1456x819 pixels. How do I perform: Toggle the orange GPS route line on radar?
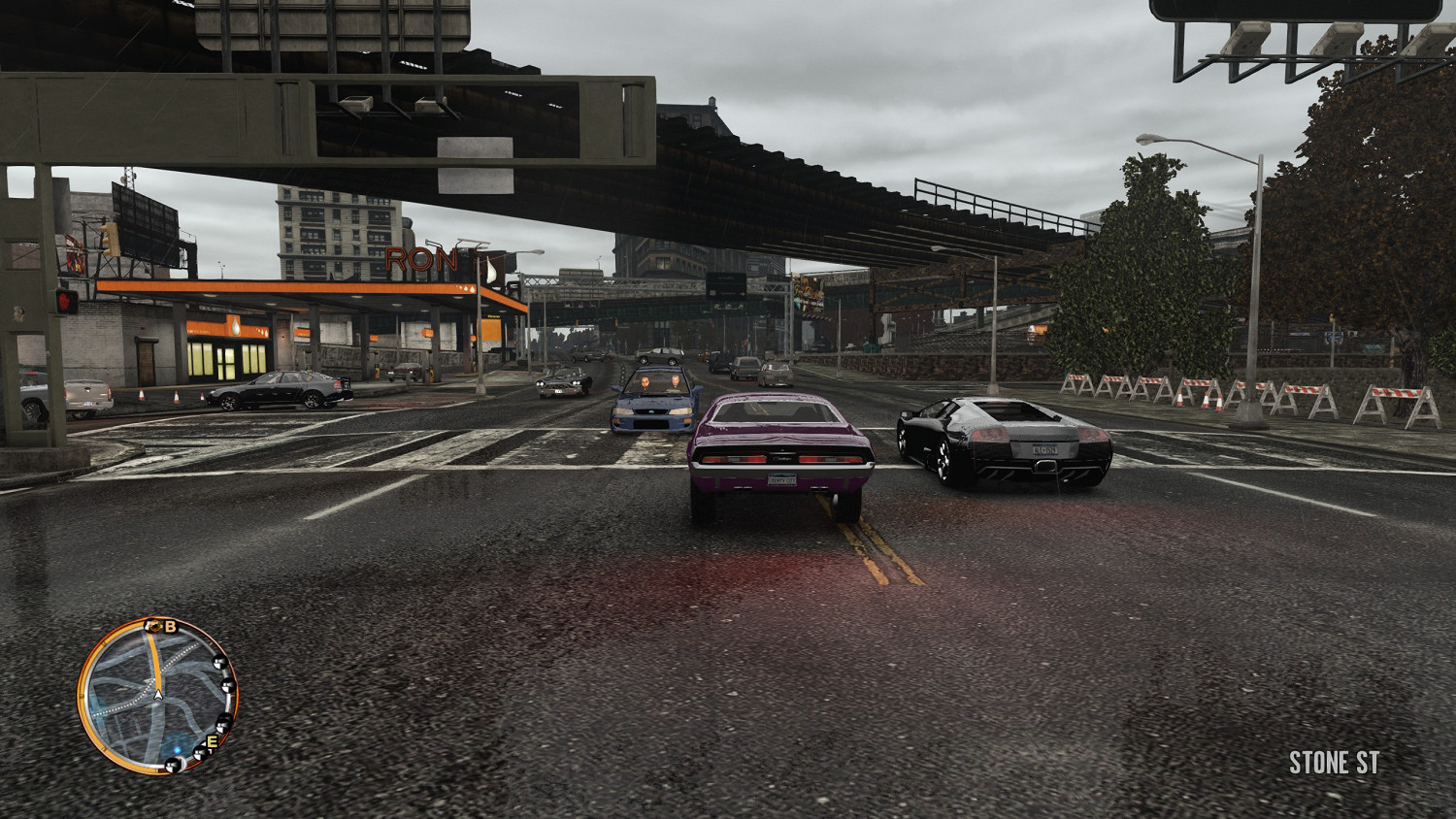(156, 659)
